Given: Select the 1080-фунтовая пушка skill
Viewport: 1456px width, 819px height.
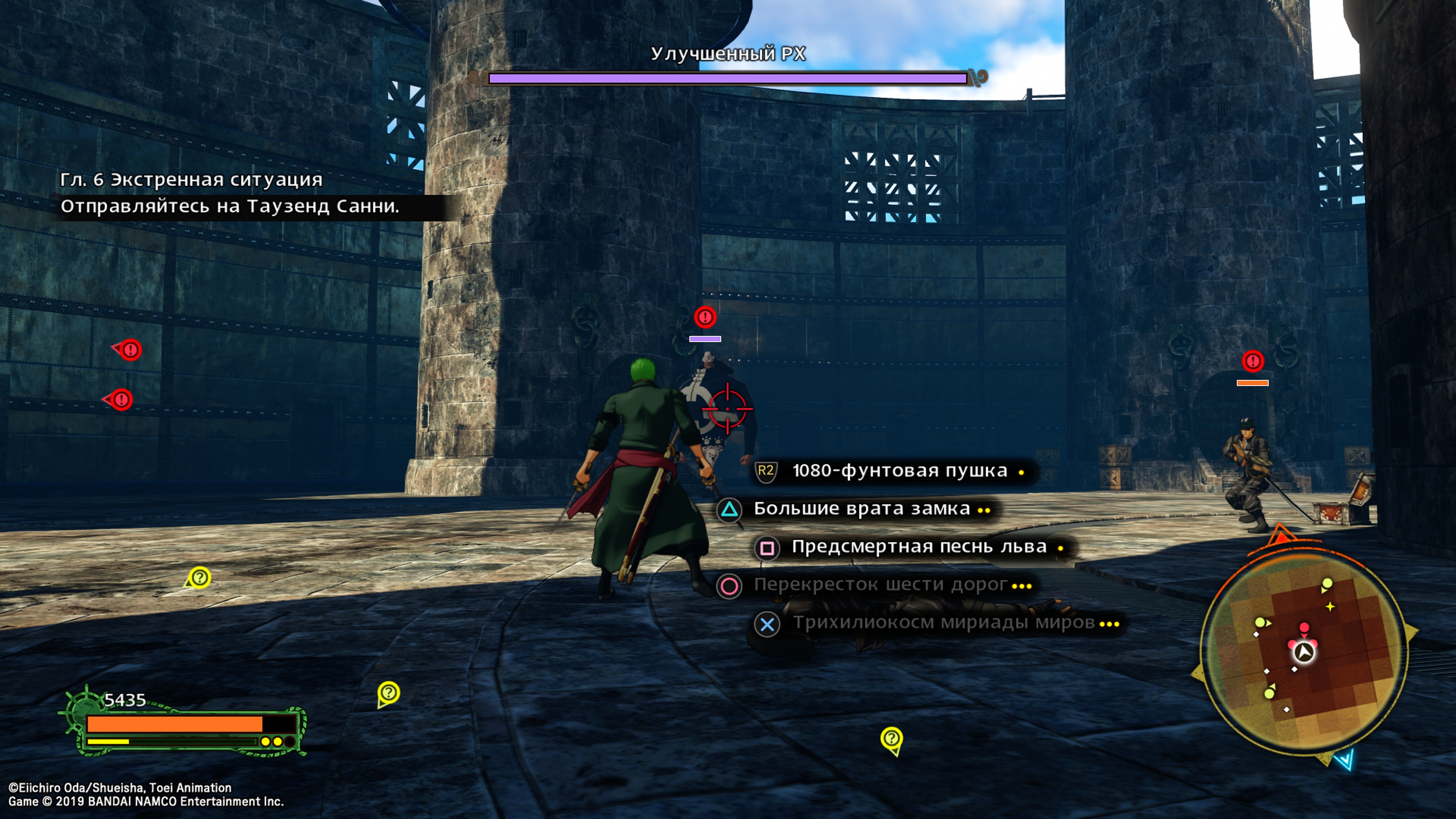Looking at the screenshot, I should click(x=899, y=471).
